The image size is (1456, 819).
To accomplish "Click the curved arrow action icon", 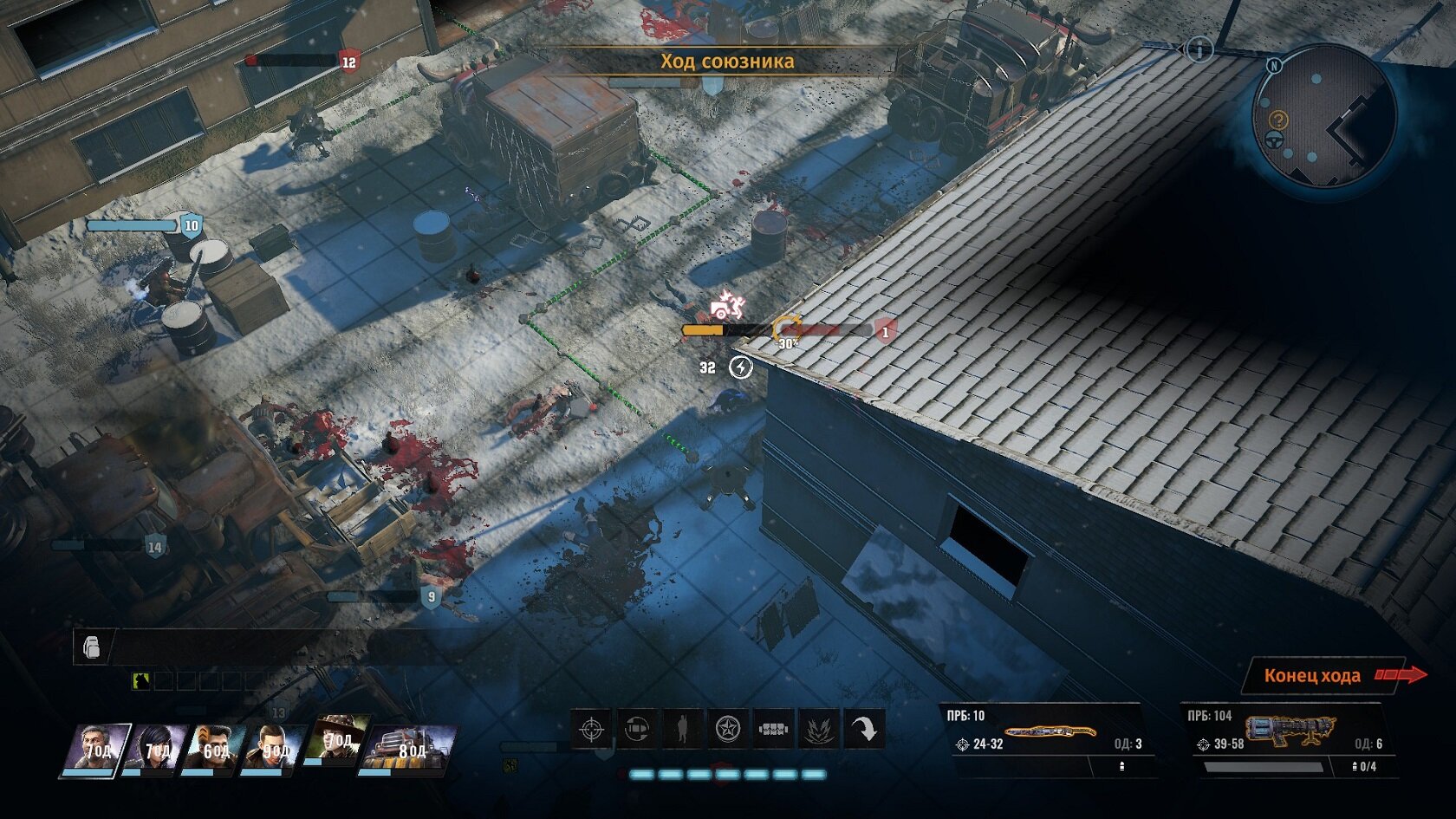I will (x=863, y=729).
